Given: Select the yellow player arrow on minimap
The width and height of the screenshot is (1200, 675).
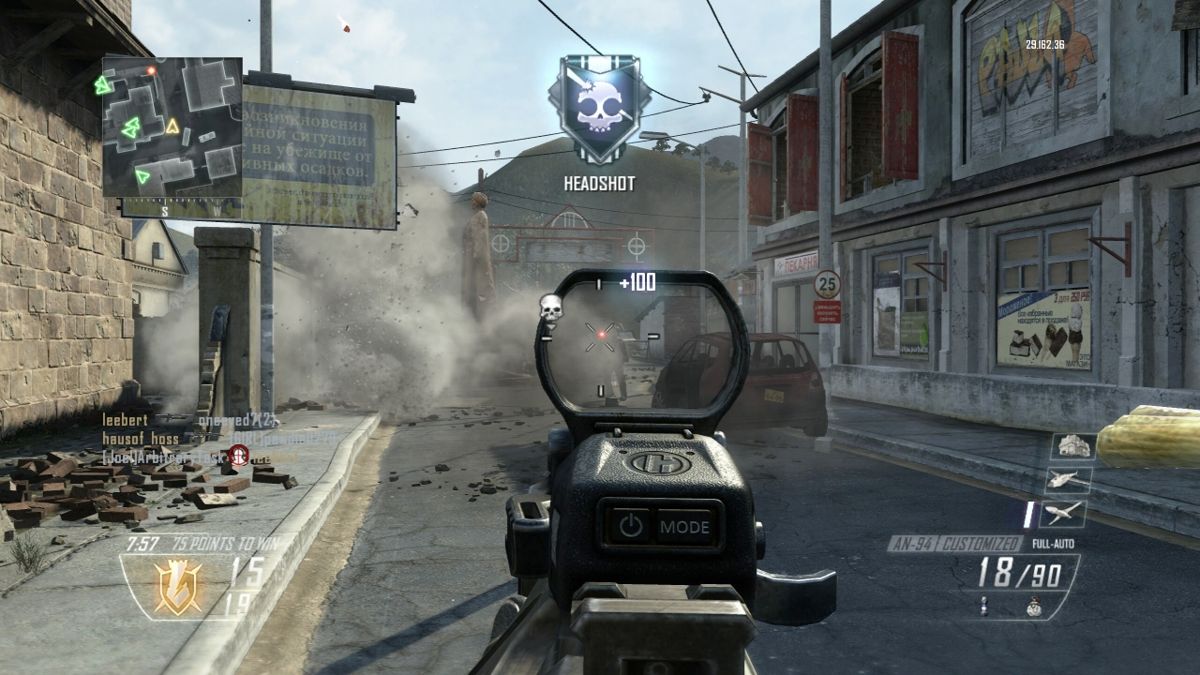Looking at the screenshot, I should click(172, 126).
